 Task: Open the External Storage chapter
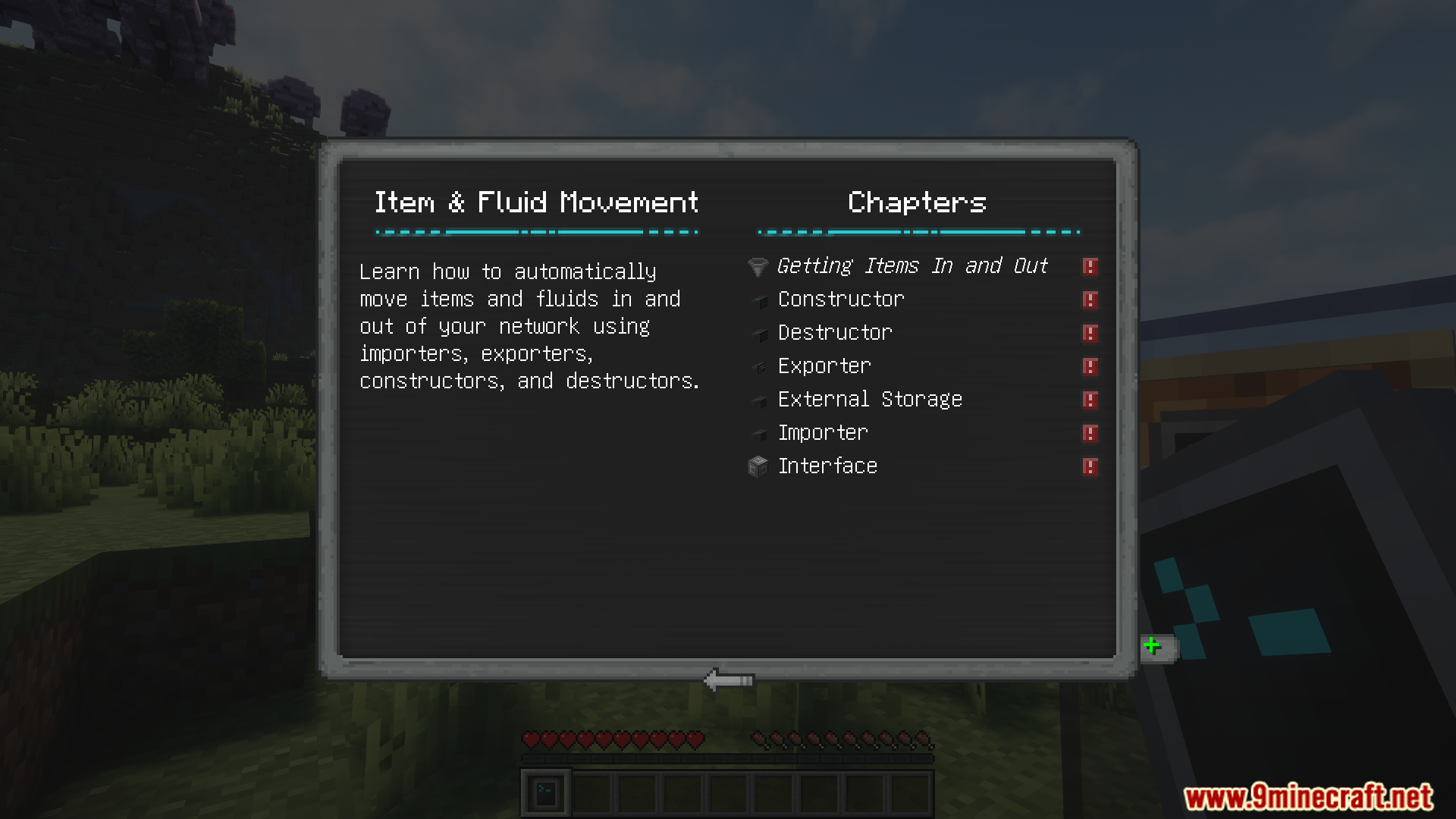870,400
